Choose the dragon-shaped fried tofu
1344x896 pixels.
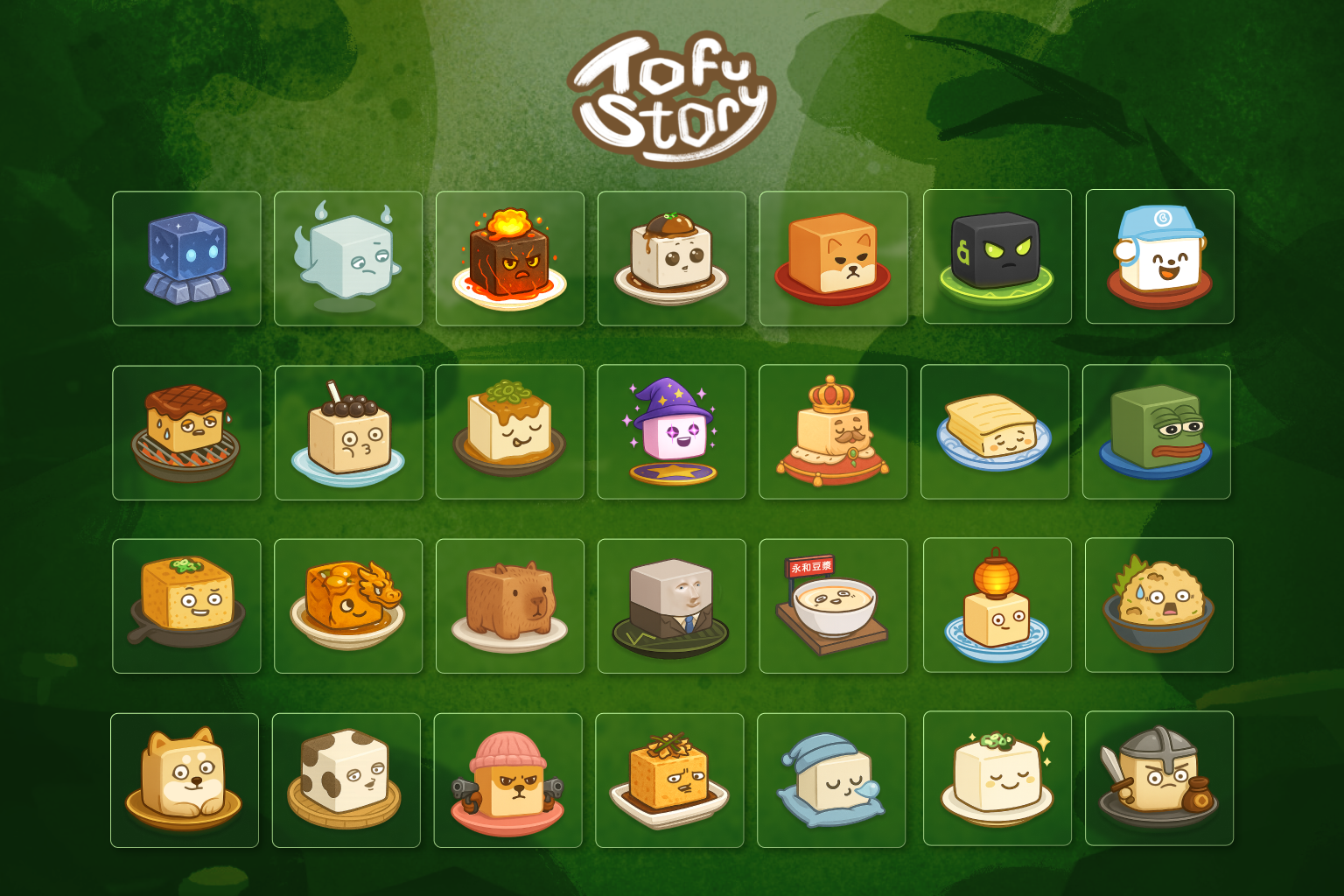348,605
